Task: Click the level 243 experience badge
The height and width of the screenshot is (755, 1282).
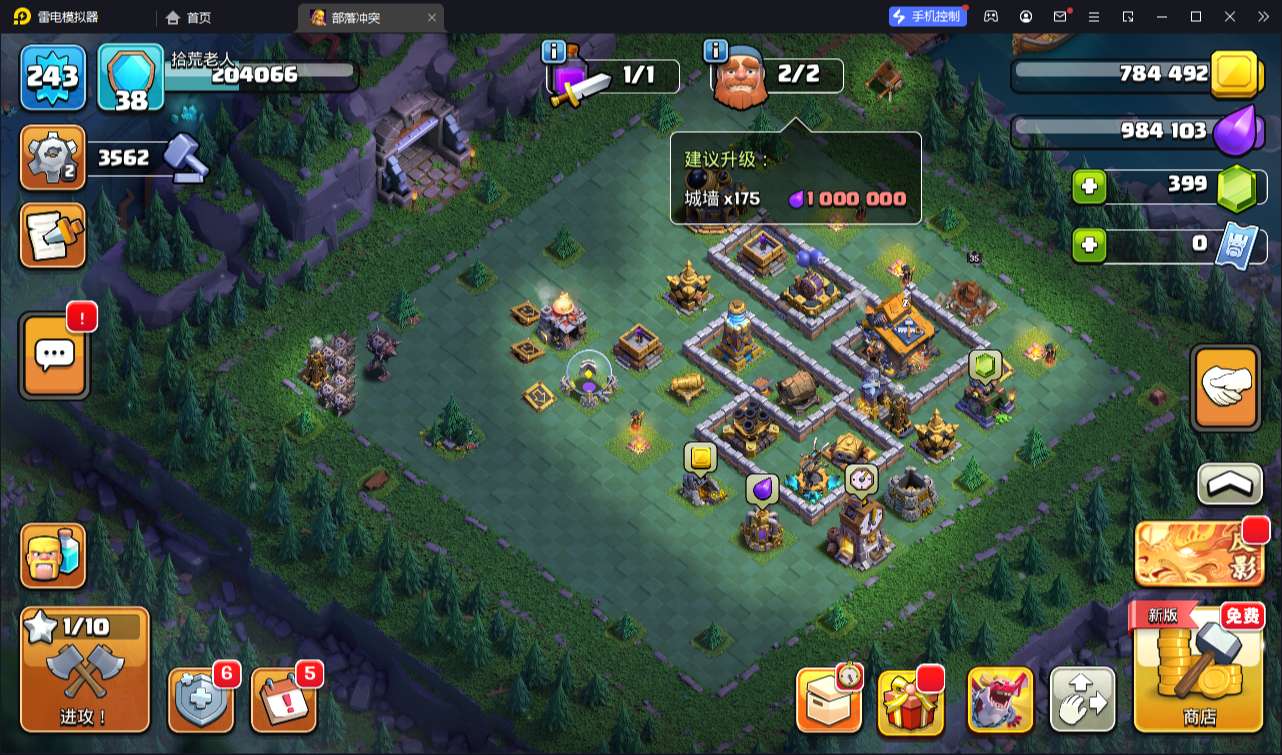Action: [53, 77]
